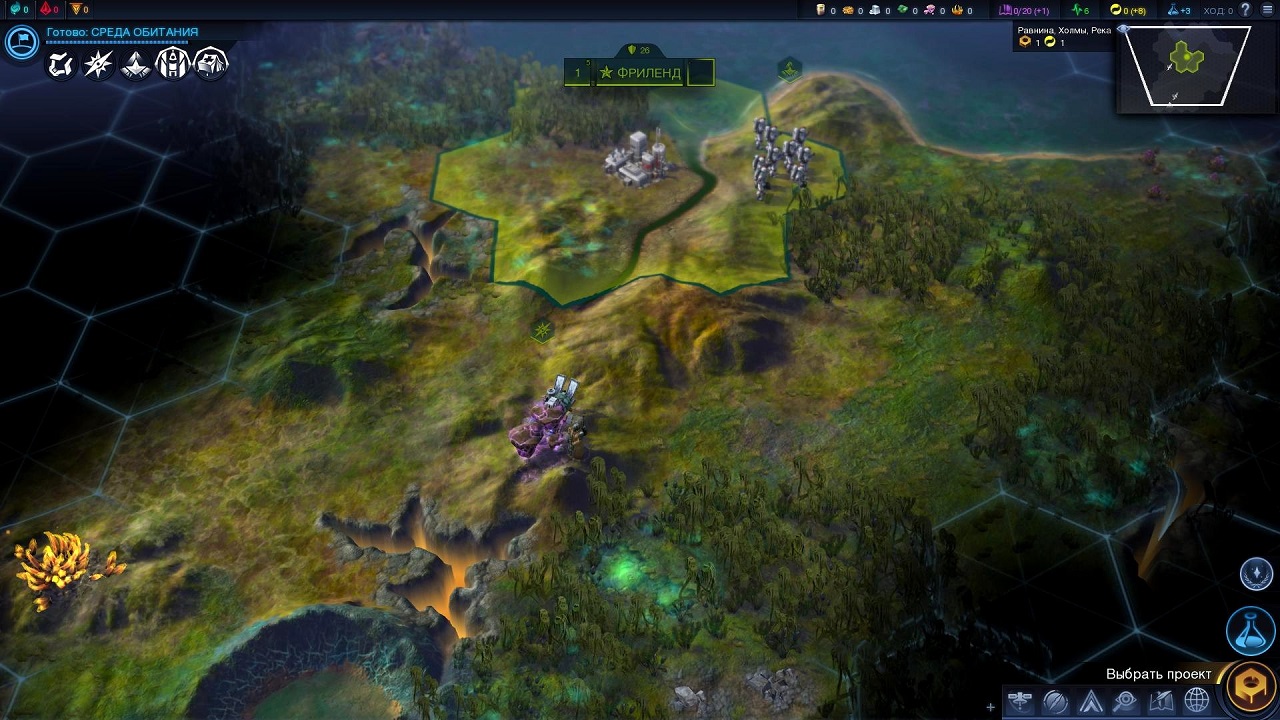The width and height of the screenshot is (1280, 720).
Task: Open the planet with claw marks panel
Action: coord(1056,700)
